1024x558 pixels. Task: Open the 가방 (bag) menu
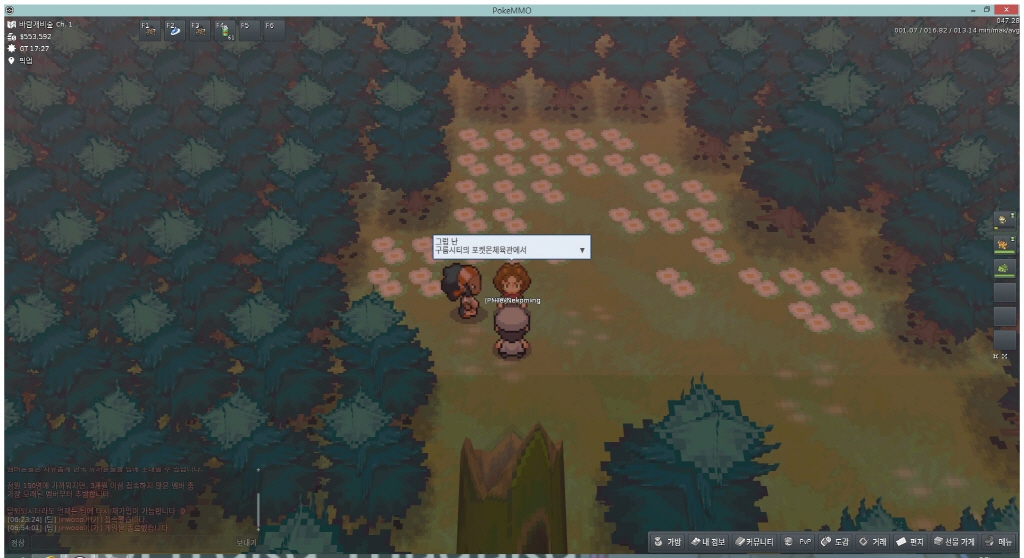tap(667, 541)
